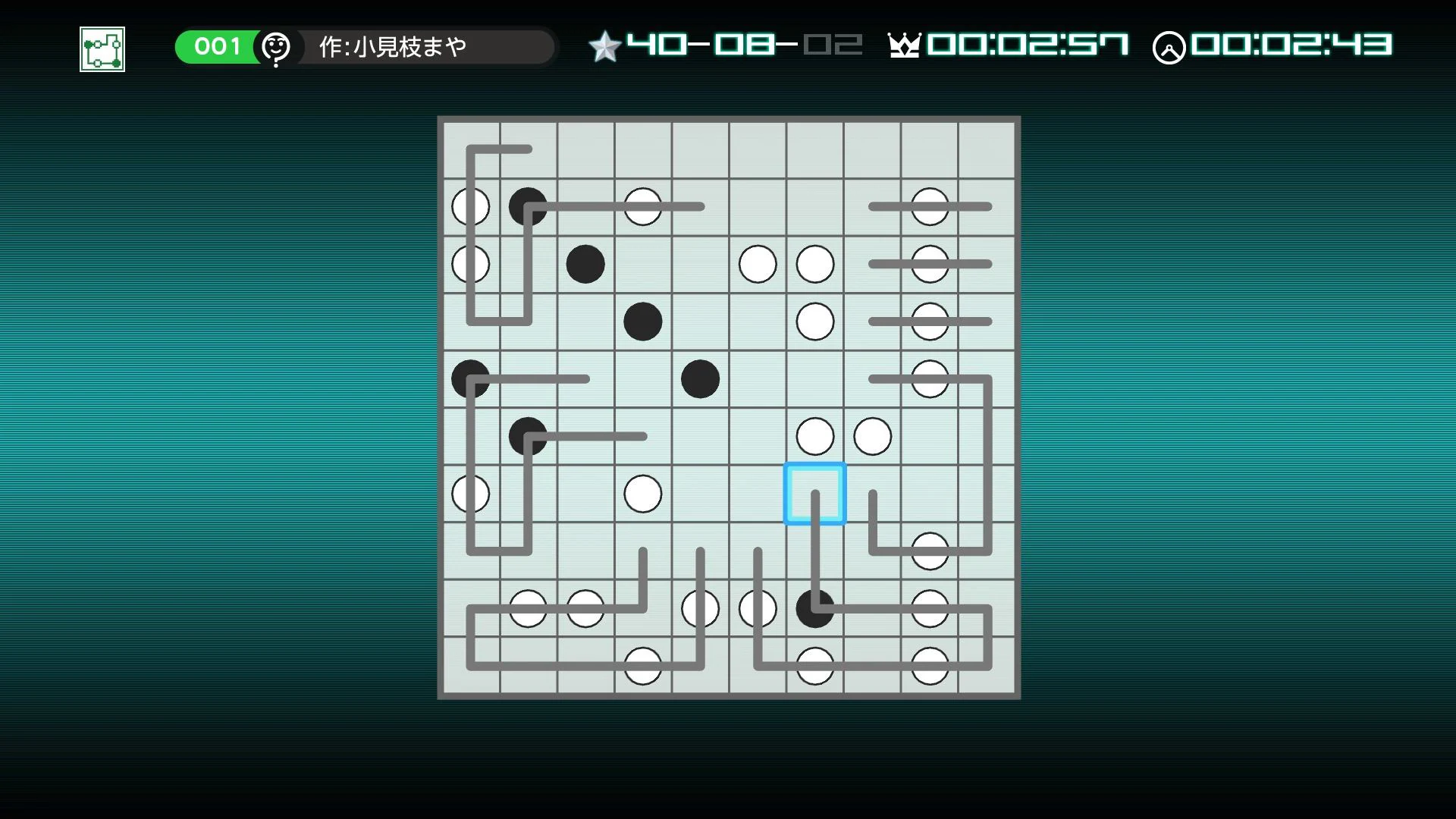
Task: Click the clock elapsed-time icon
Action: point(1172,45)
